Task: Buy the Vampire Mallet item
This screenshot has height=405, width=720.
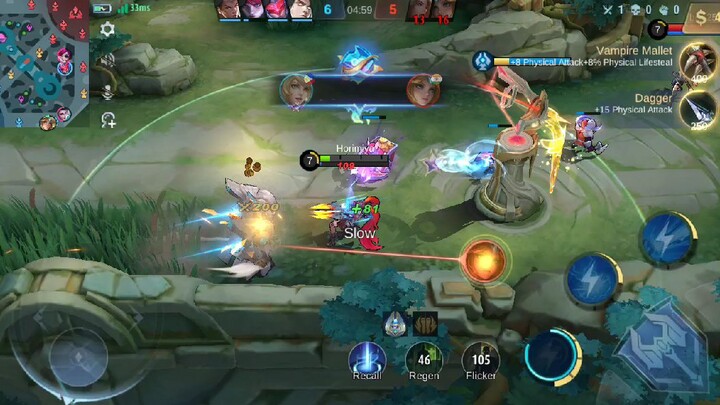Action: coord(697,62)
